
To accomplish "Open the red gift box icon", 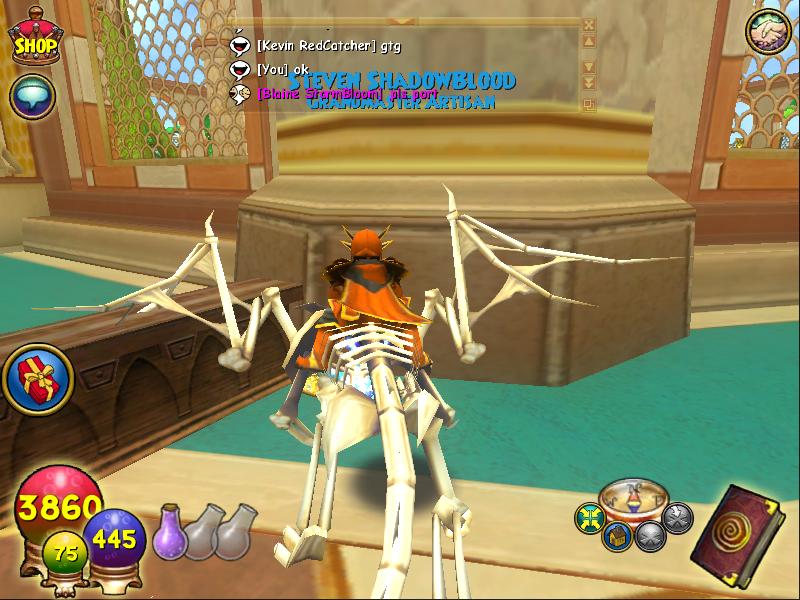I will click(x=33, y=377).
